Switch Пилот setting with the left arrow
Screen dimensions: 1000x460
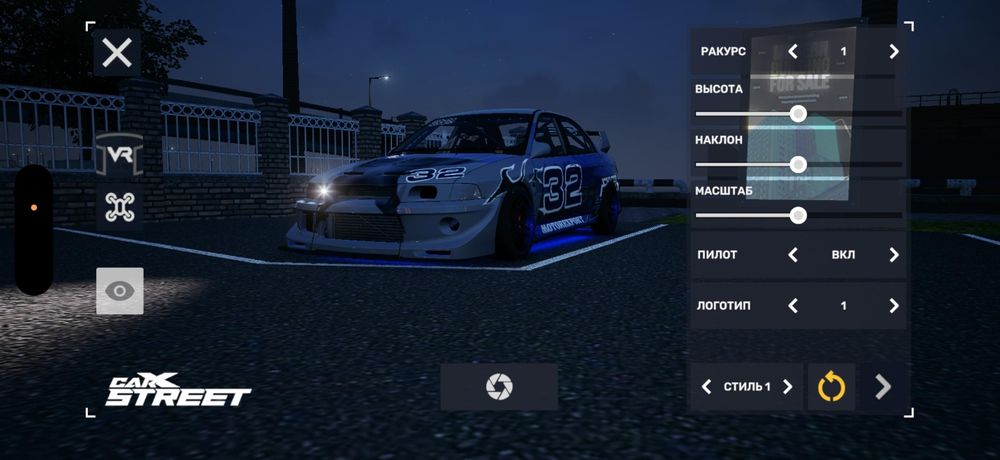click(x=793, y=255)
